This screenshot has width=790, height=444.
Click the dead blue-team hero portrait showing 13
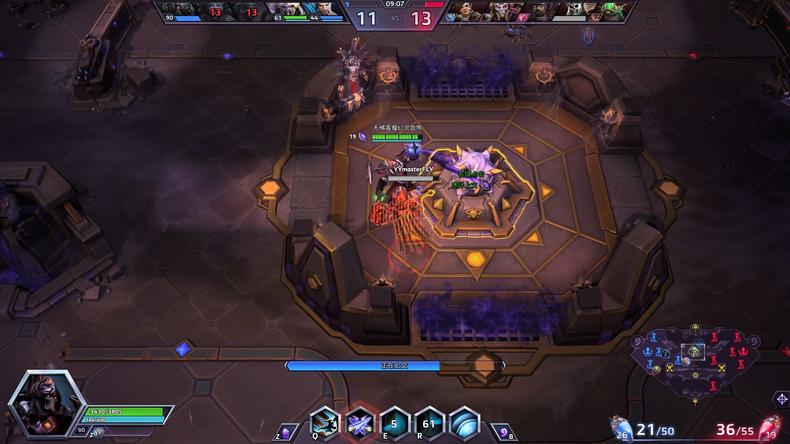tap(214, 10)
